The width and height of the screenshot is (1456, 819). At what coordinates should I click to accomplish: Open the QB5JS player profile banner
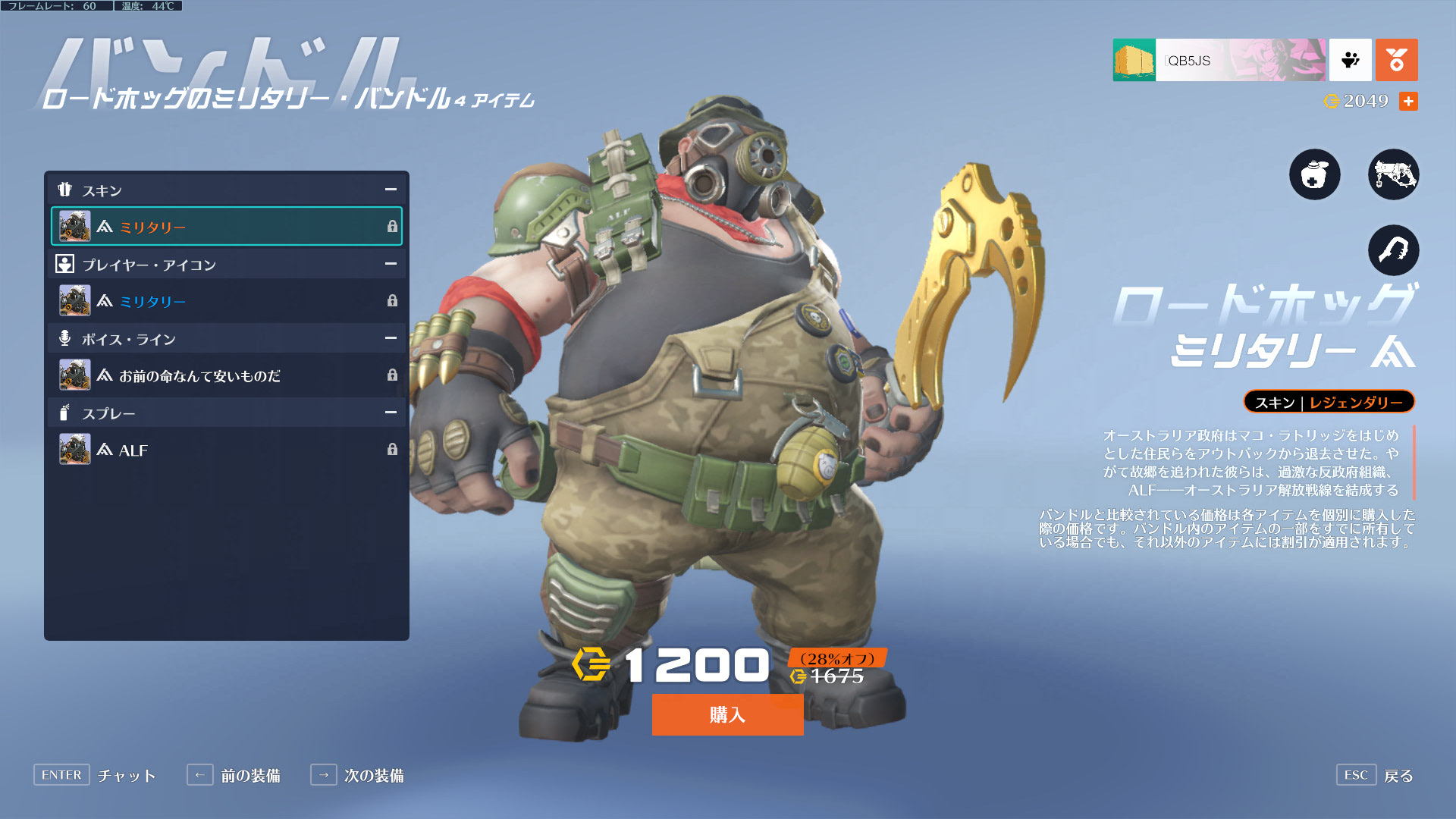(x=1219, y=60)
